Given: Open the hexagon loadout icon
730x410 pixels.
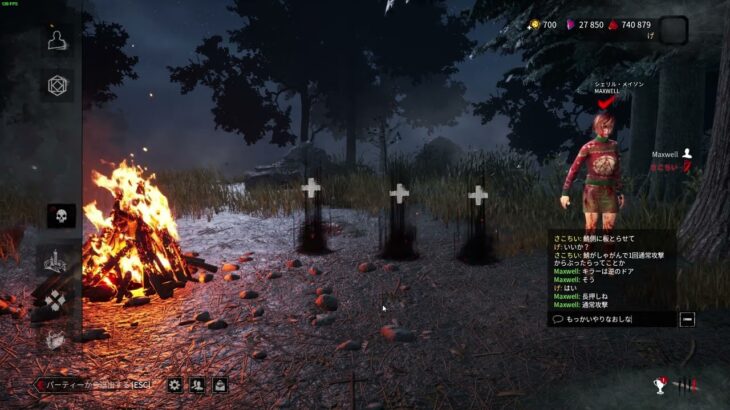Looking at the screenshot, I should (59, 85).
